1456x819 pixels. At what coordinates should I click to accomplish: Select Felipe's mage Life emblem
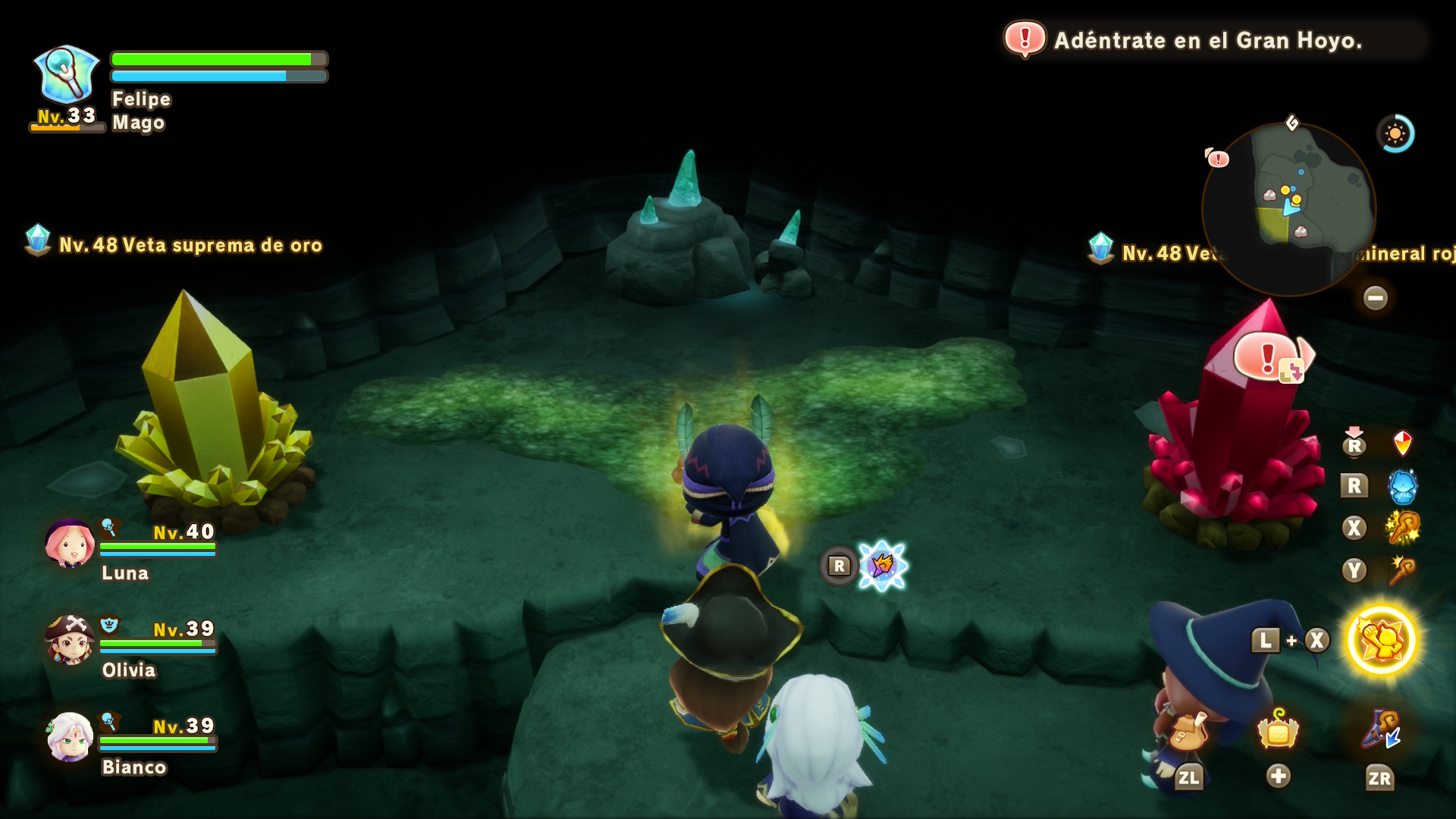click(67, 74)
